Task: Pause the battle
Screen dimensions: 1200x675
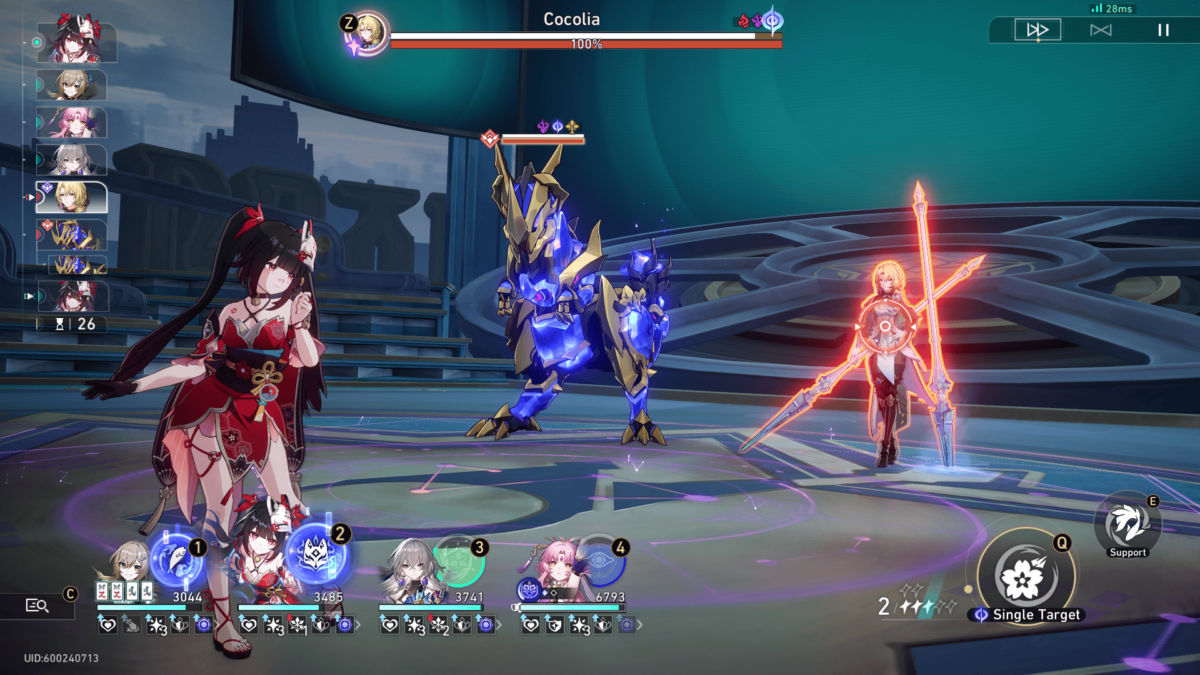Action: pyautogui.click(x=1163, y=30)
